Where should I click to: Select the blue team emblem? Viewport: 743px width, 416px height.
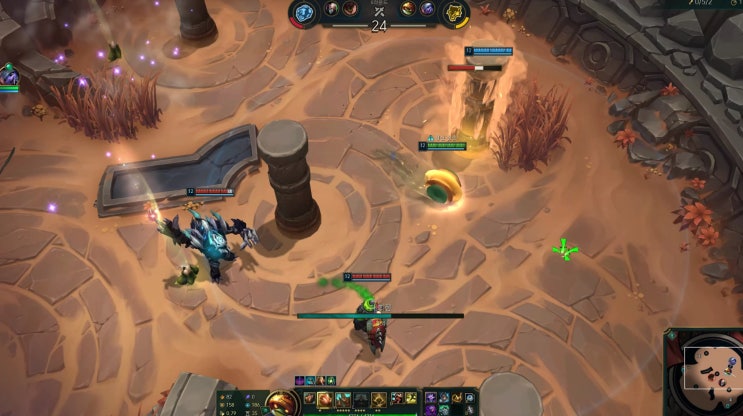304,12
